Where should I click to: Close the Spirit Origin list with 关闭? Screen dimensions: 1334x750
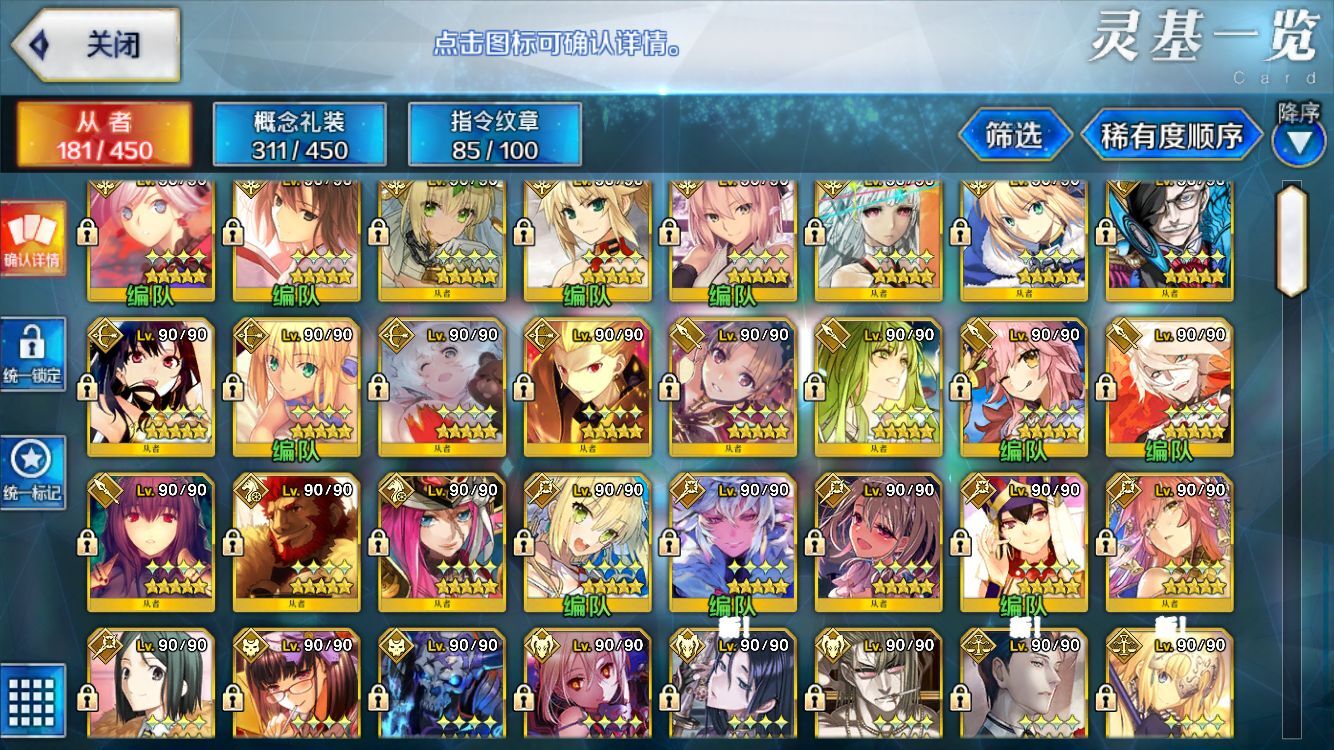coord(96,45)
